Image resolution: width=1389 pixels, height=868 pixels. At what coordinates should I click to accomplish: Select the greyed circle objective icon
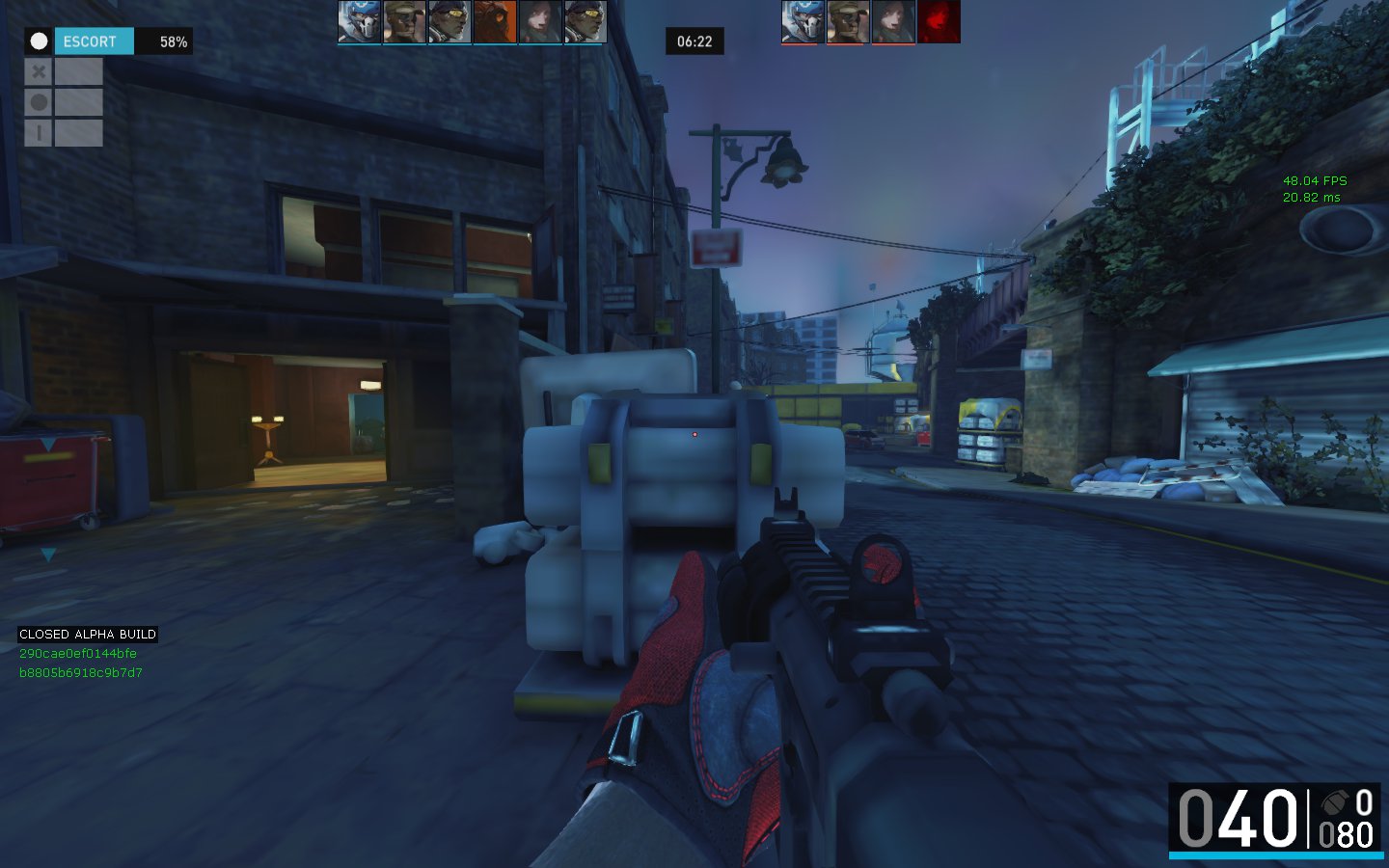(x=39, y=102)
